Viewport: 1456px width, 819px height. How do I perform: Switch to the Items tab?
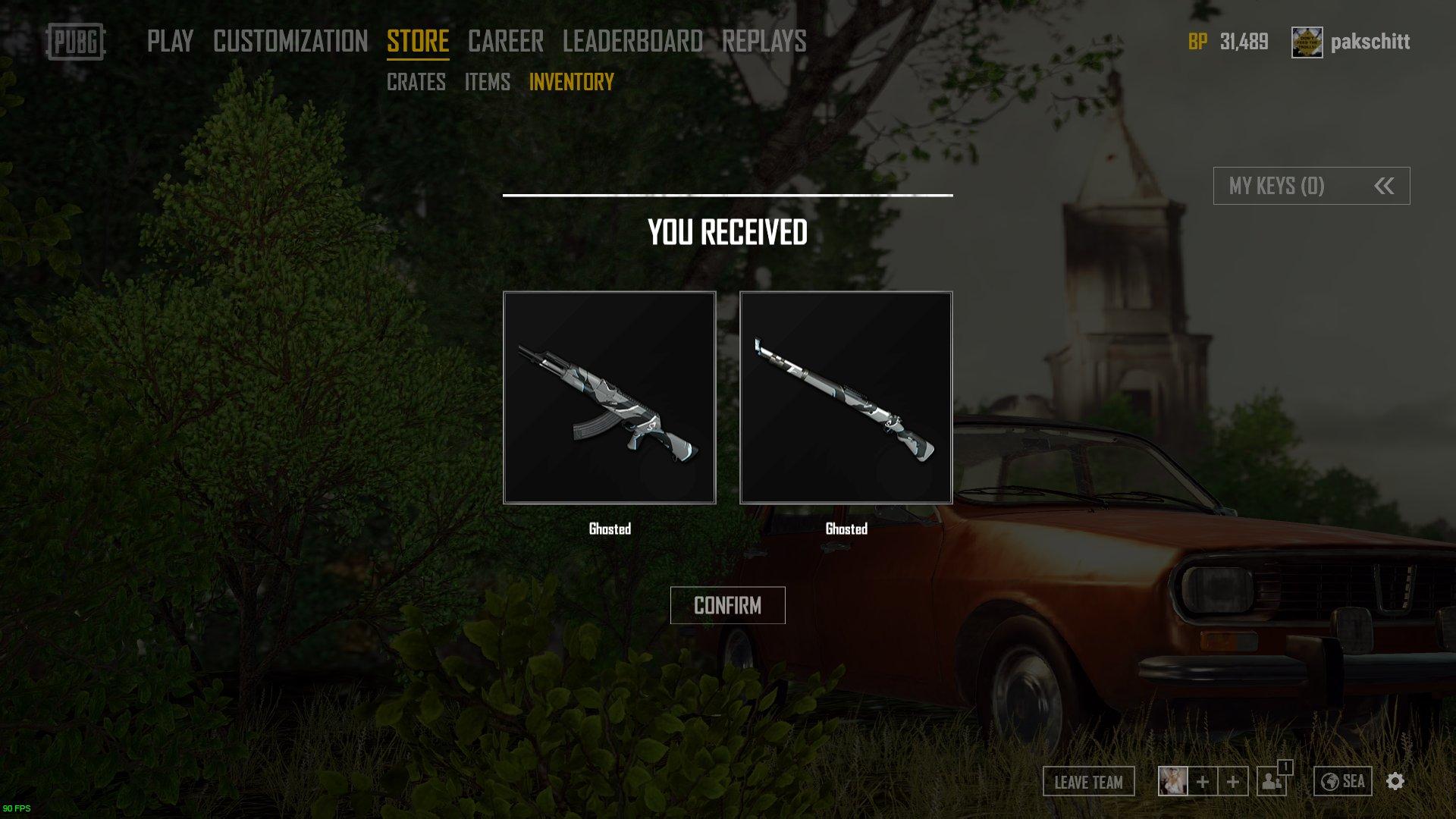click(487, 82)
